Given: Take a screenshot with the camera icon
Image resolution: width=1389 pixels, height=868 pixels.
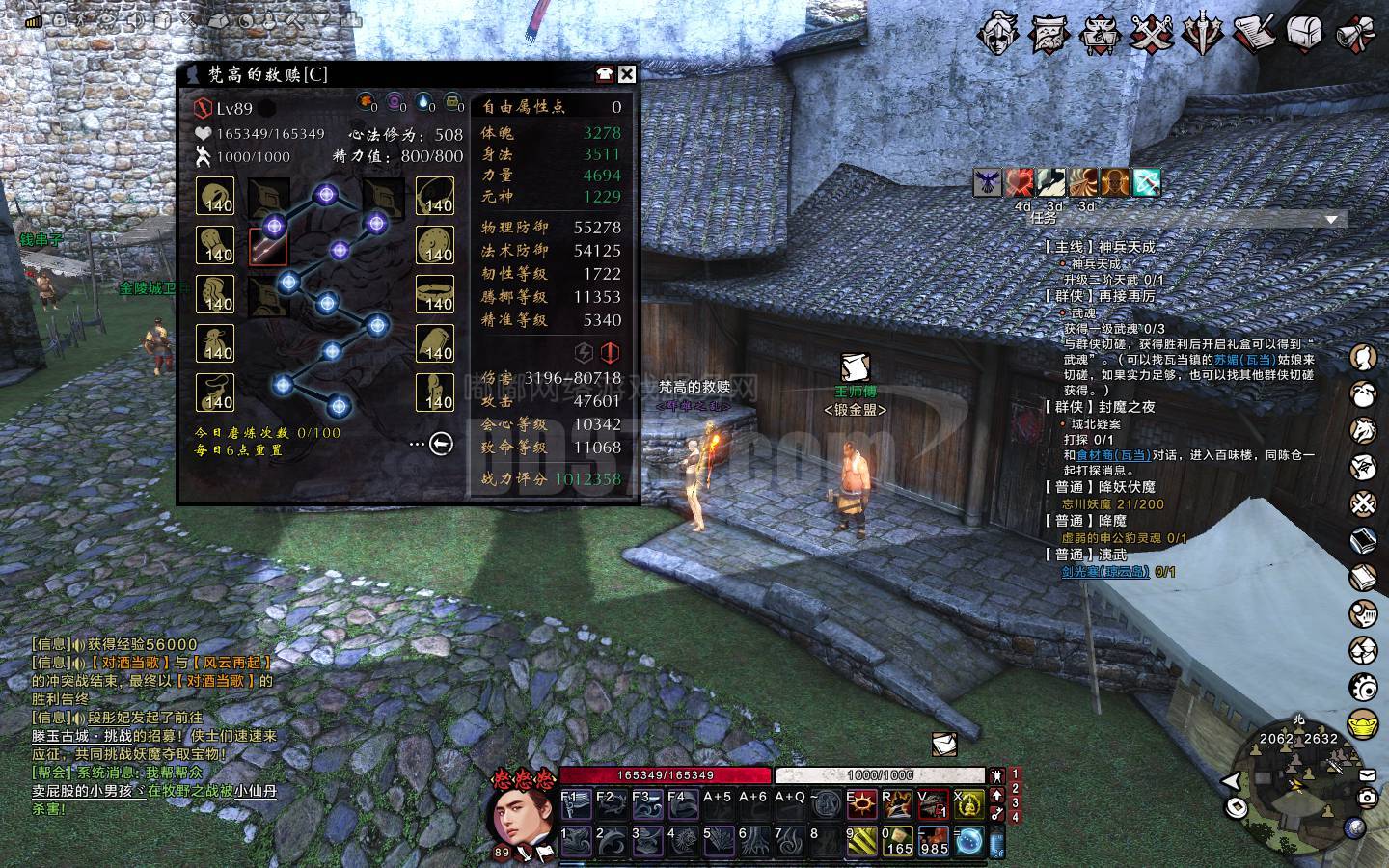Looking at the screenshot, I should point(1366,798).
